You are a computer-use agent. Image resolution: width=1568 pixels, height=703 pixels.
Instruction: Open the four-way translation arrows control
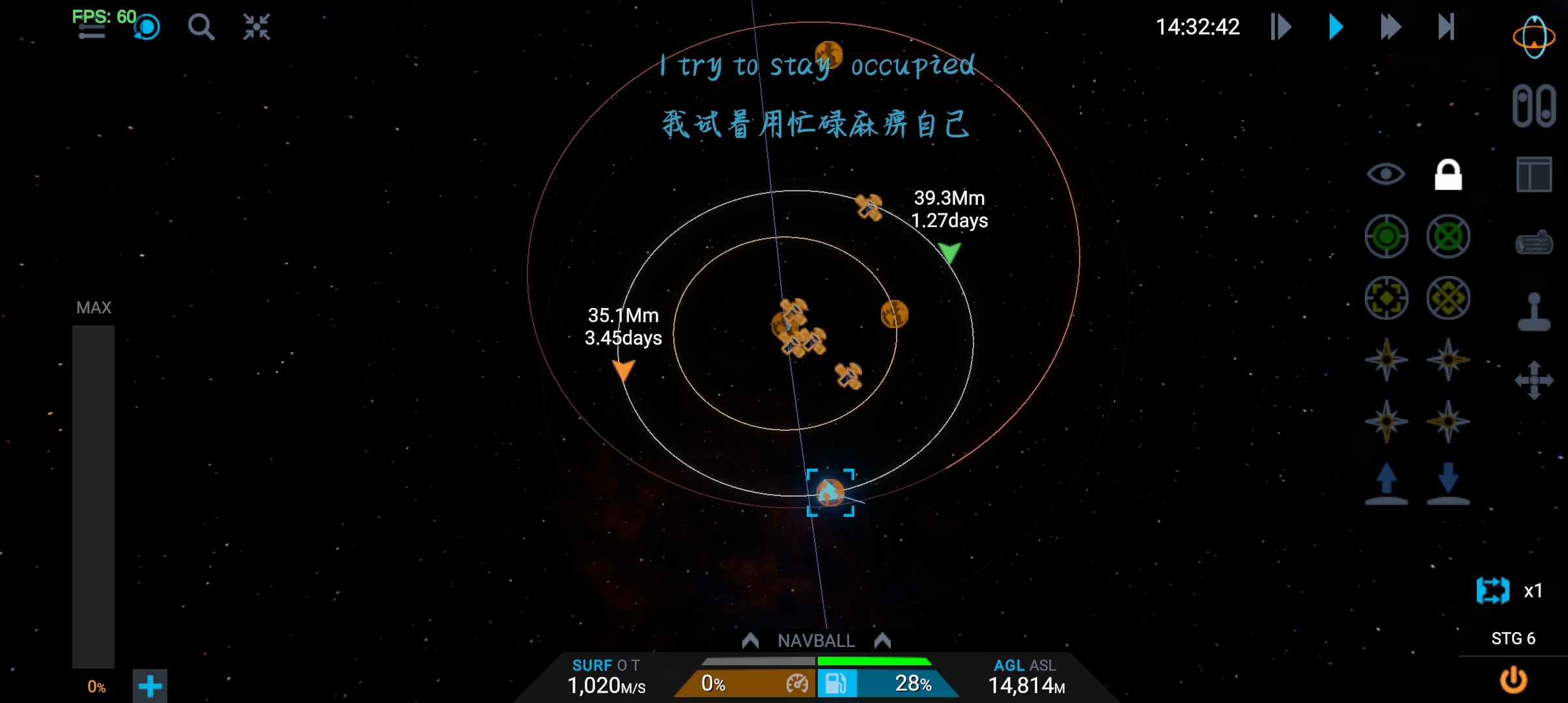point(1533,380)
